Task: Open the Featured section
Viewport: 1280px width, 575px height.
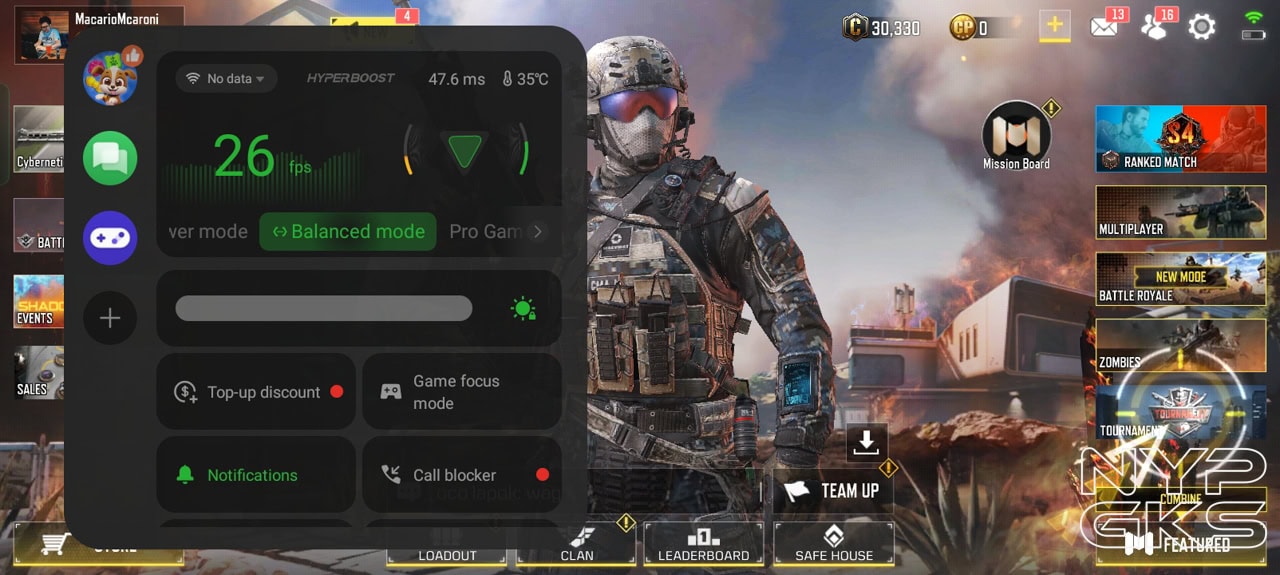Action: click(x=1180, y=544)
